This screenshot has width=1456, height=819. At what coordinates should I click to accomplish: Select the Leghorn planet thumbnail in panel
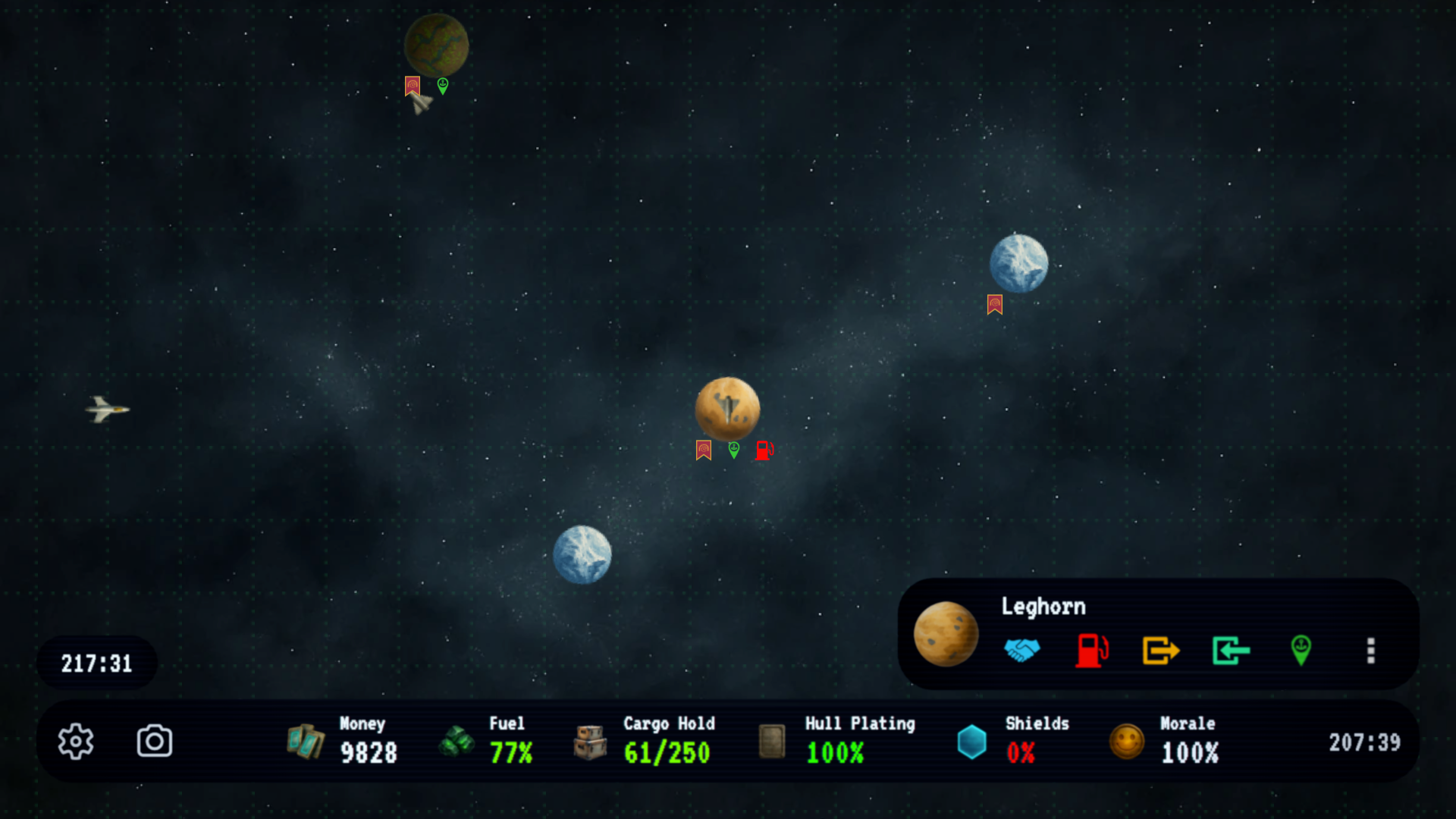tap(946, 634)
